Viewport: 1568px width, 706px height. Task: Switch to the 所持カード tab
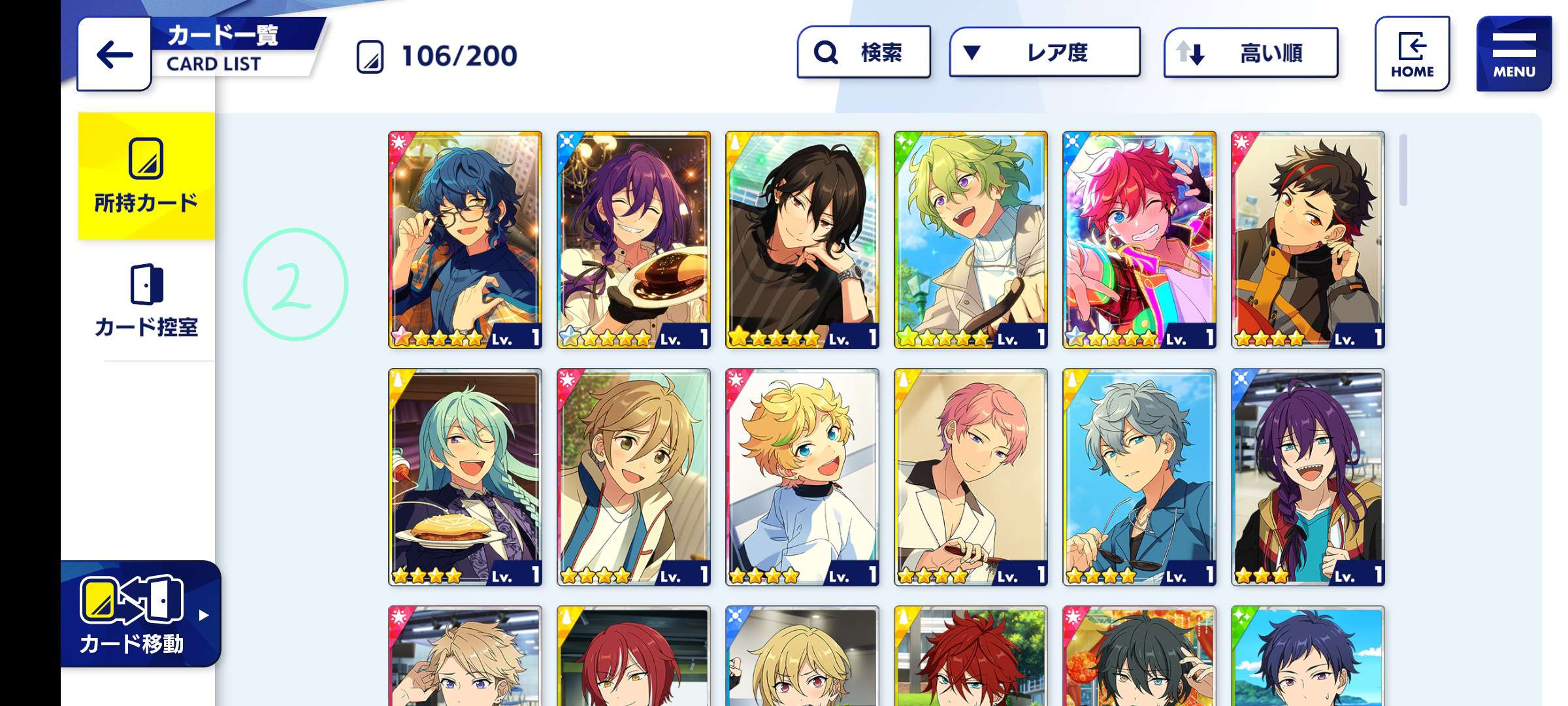[146, 176]
